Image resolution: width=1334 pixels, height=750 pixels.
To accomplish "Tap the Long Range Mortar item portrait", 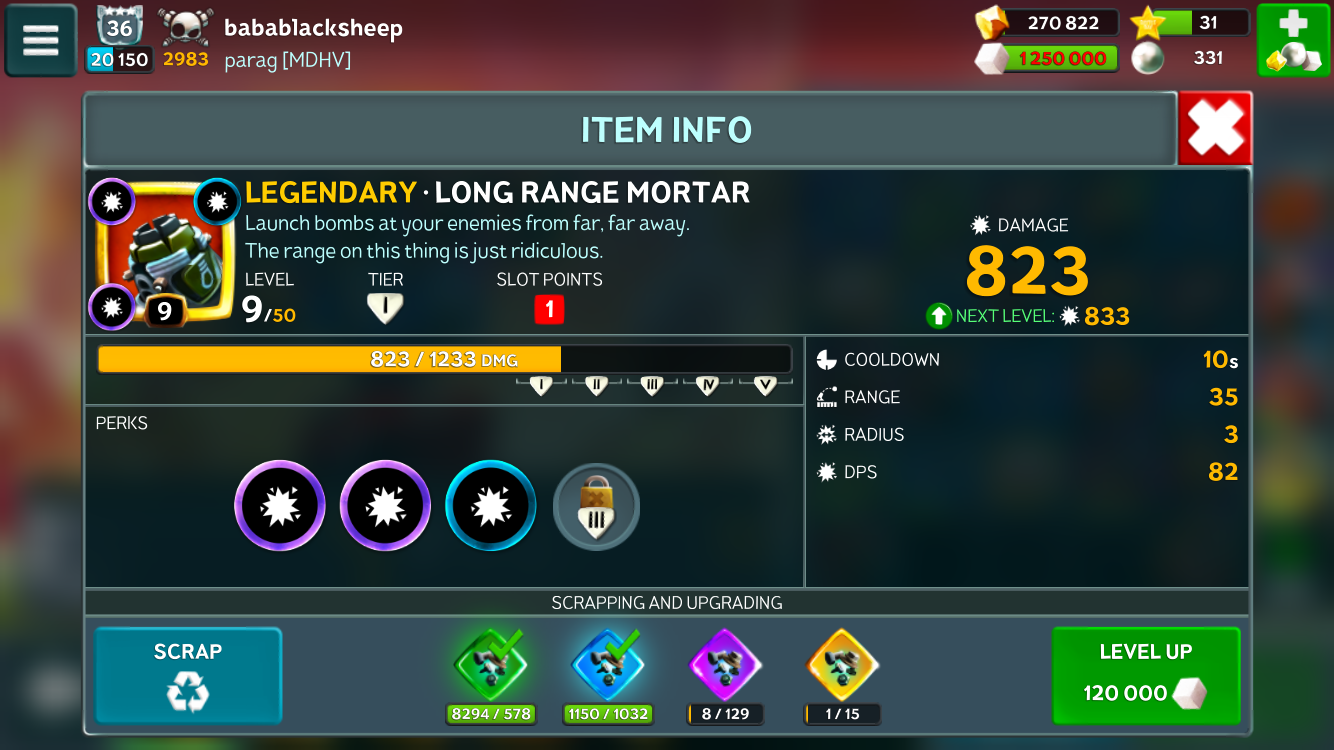I will click(165, 253).
